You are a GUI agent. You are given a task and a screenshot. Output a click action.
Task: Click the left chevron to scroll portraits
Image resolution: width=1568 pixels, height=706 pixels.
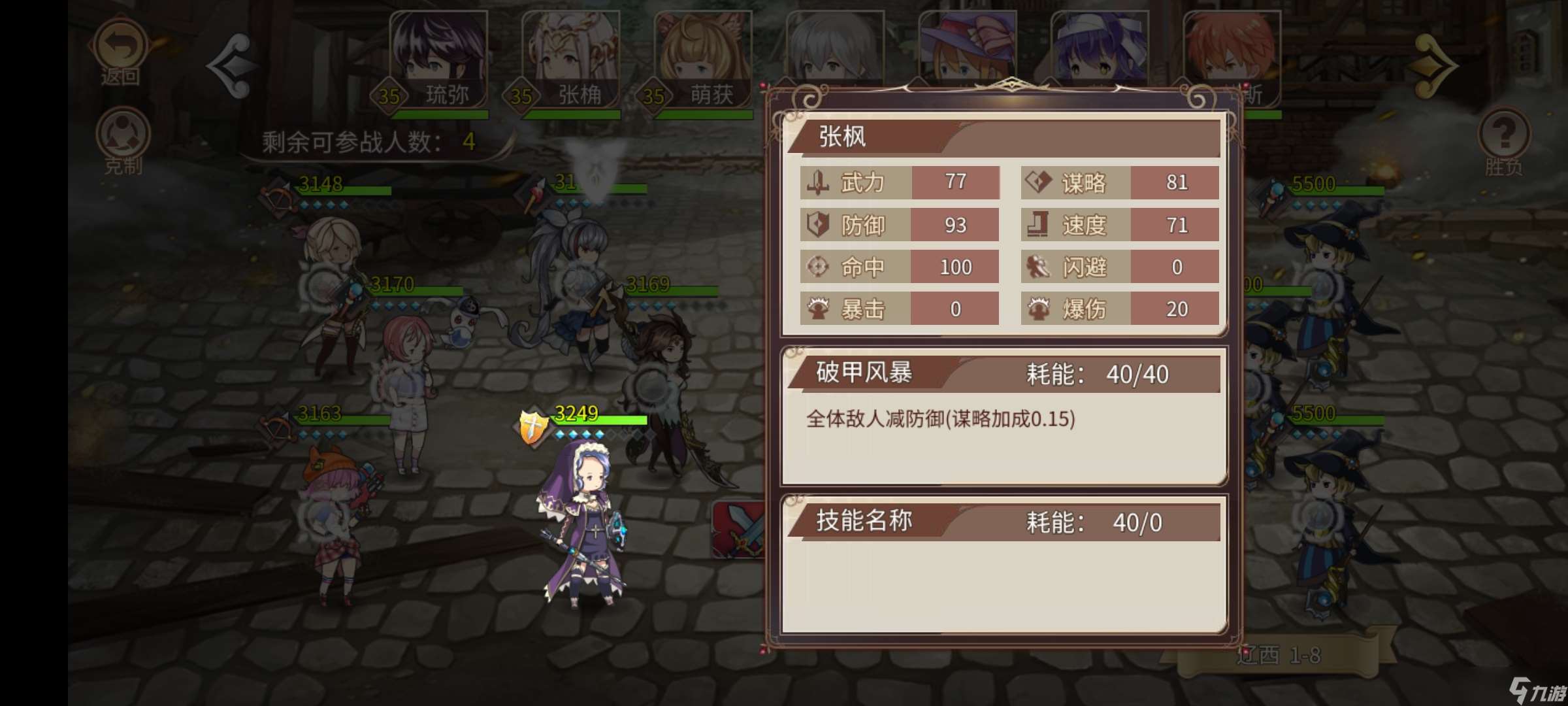point(233,65)
